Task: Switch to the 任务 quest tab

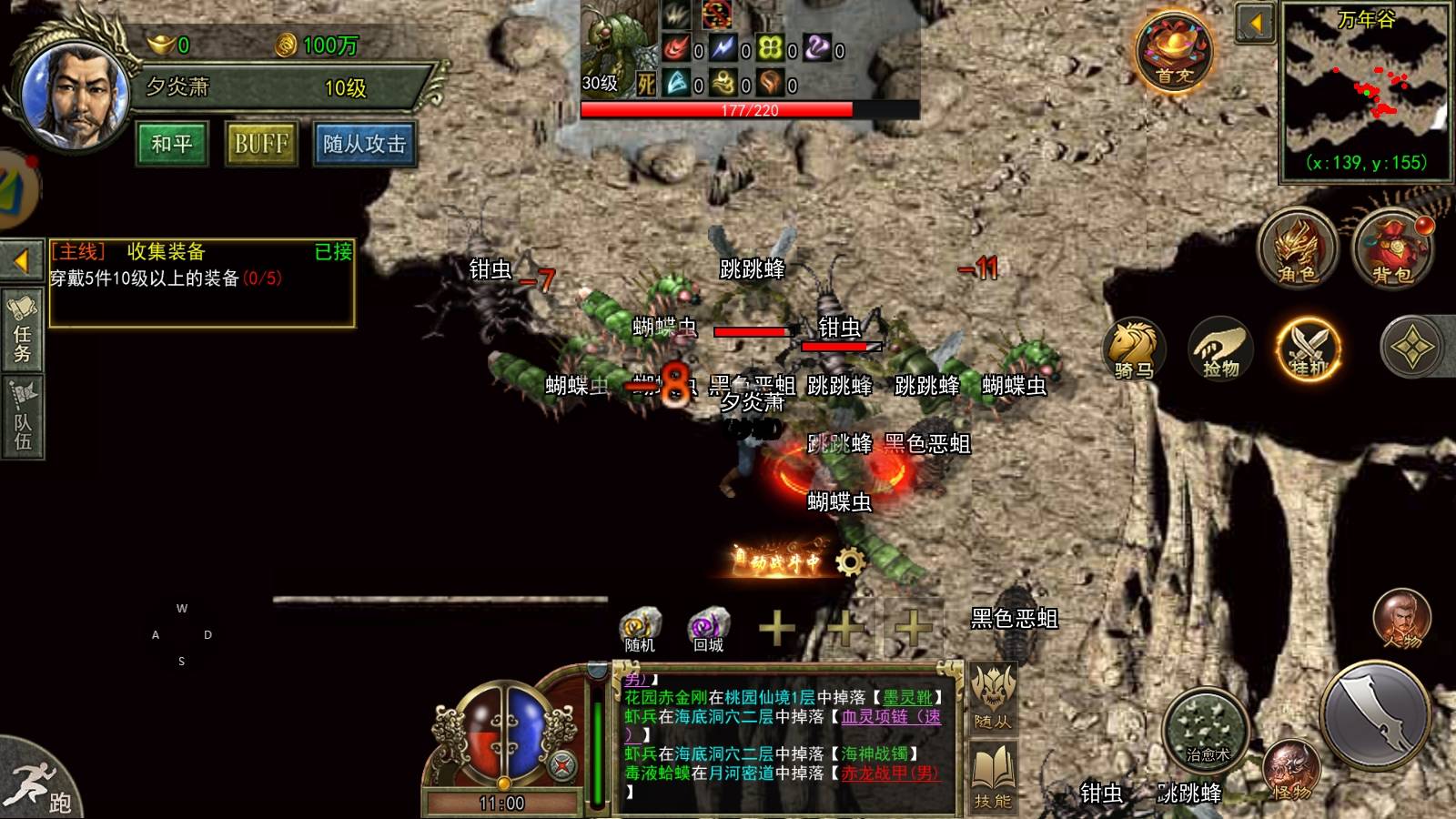Action: (x=23, y=330)
